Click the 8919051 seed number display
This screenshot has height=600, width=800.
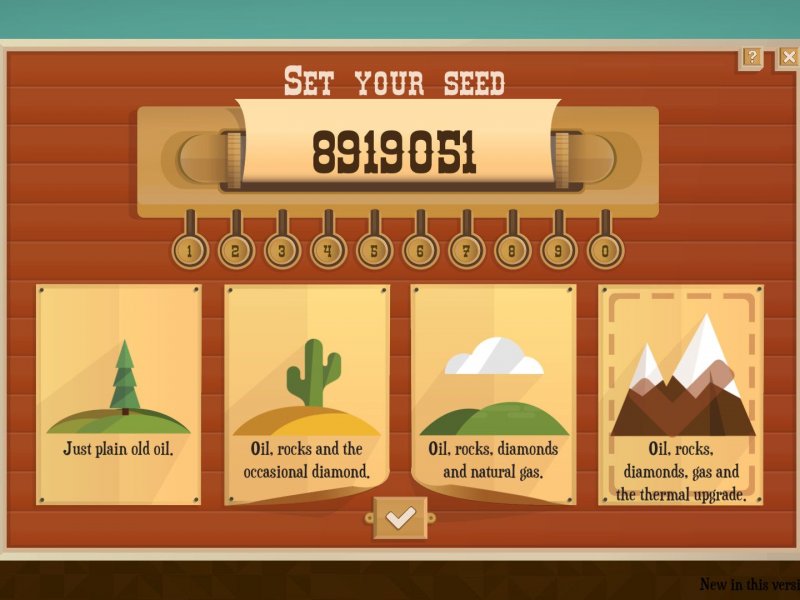[x=395, y=152]
